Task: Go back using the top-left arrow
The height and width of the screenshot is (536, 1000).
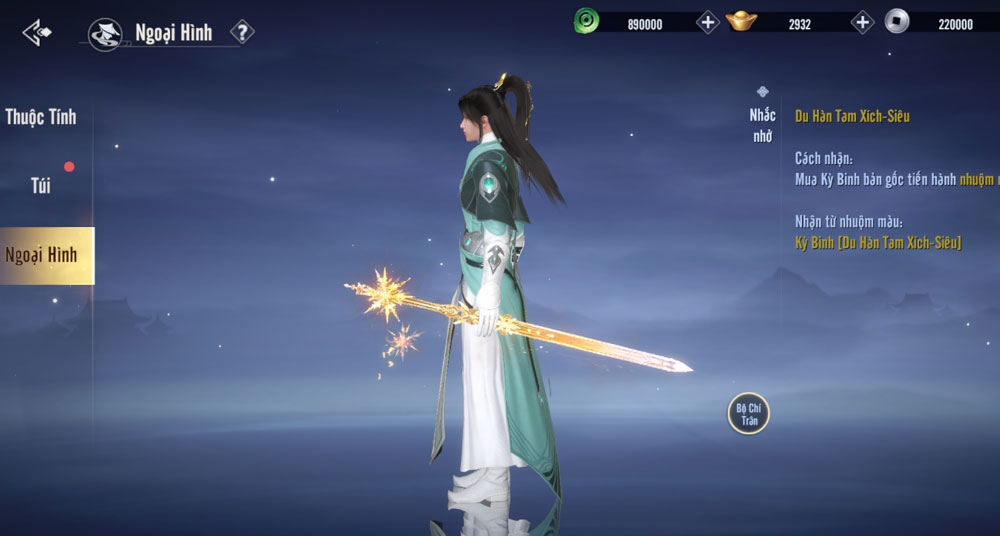Action: (x=37, y=33)
